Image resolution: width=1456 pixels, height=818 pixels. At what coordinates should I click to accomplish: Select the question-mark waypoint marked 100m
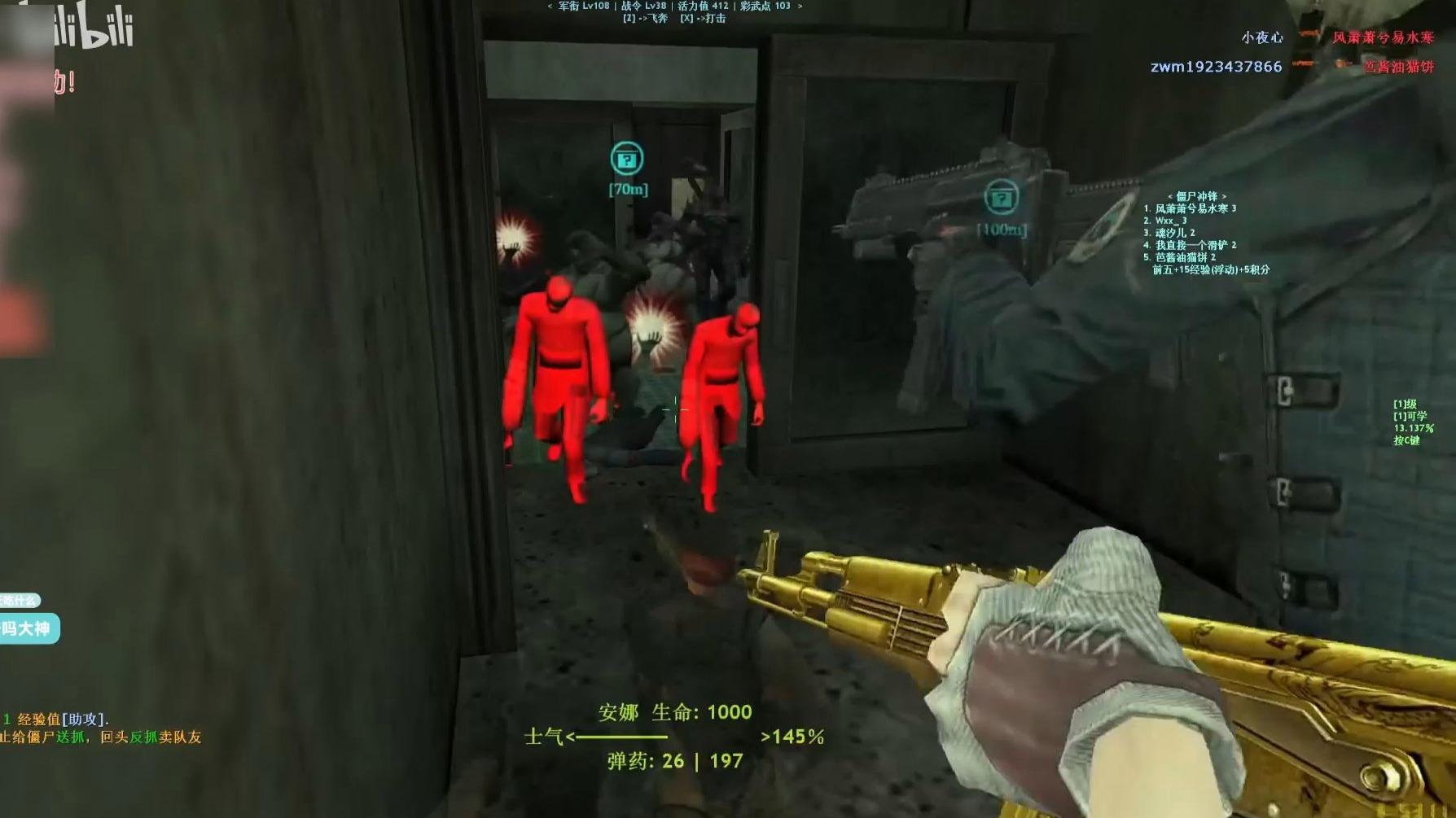click(1001, 198)
